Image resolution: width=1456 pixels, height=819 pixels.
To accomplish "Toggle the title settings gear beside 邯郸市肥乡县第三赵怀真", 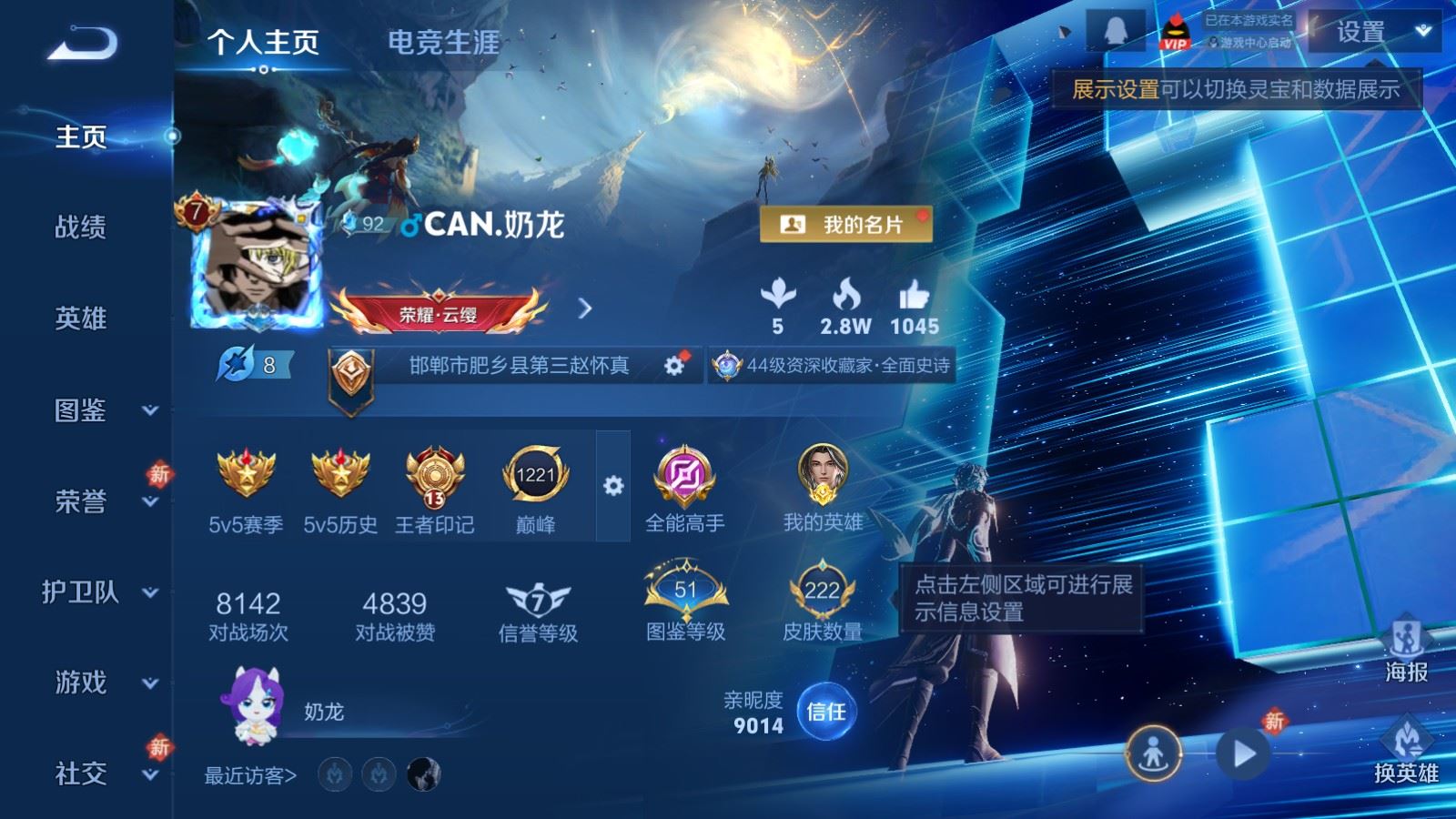I will (x=673, y=364).
